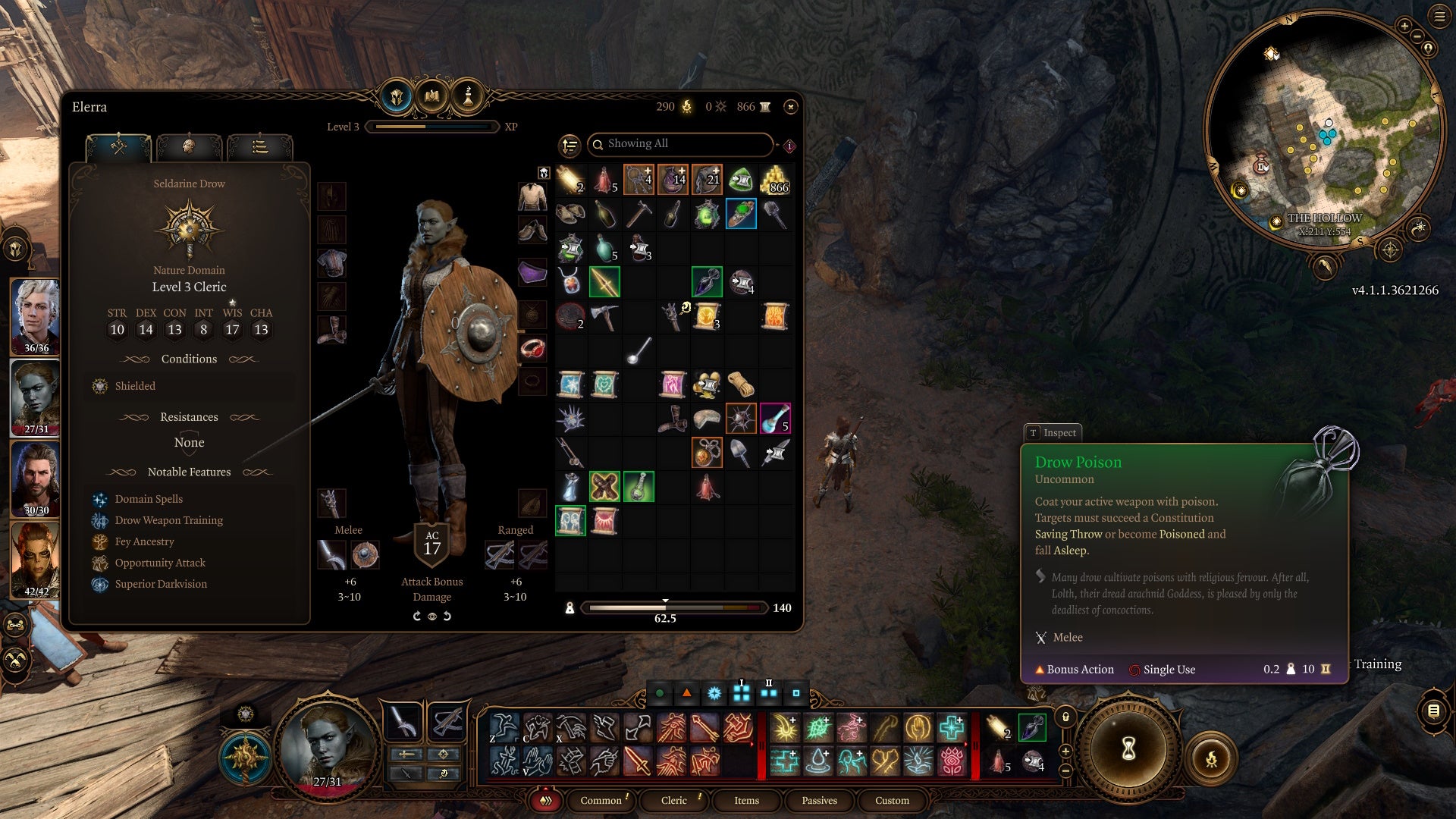Use the red sword attack hotbar icon
This screenshot has width=1456, height=819.
tap(637, 761)
